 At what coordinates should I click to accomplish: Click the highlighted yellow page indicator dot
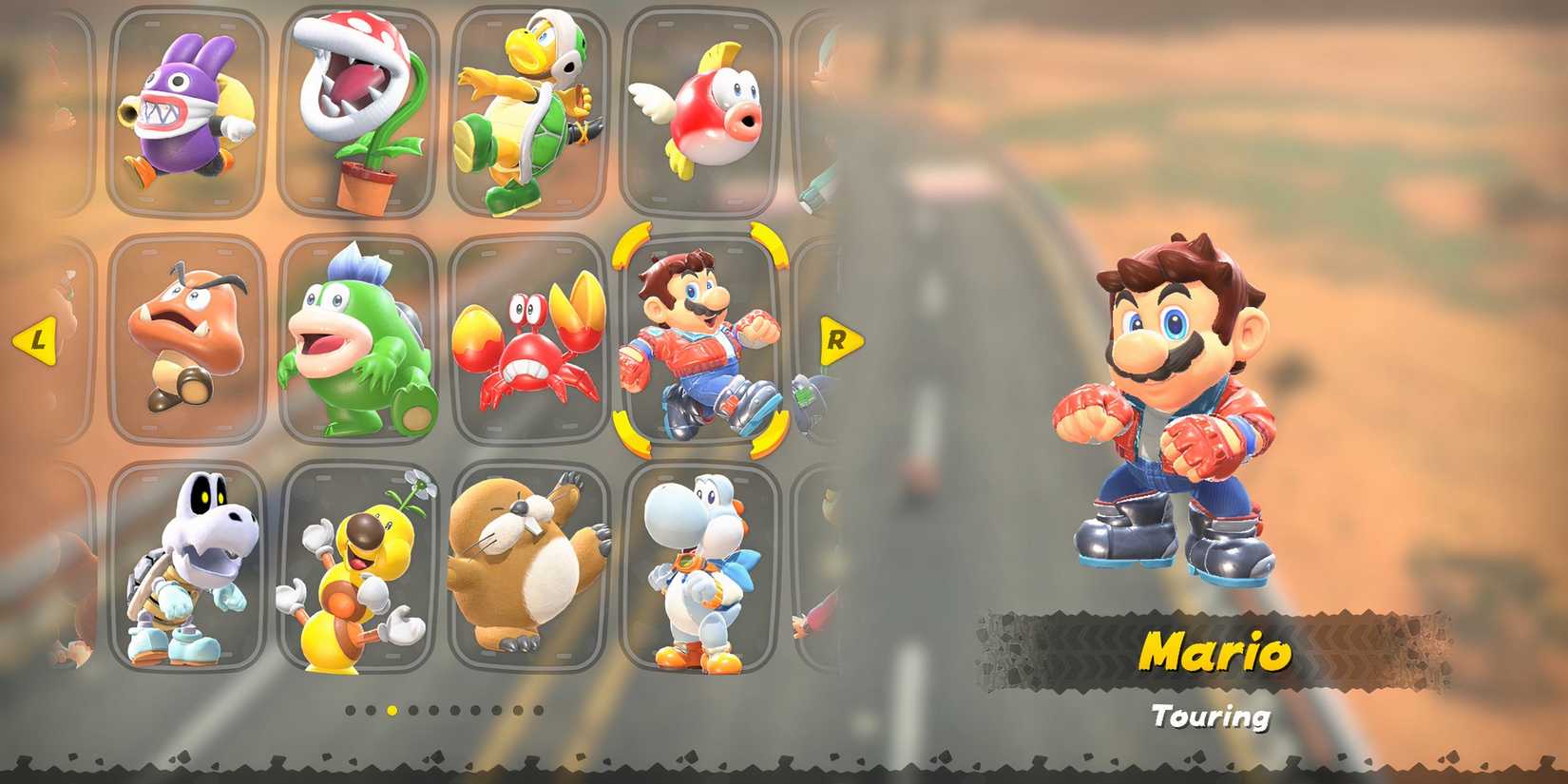pyautogui.click(x=392, y=711)
